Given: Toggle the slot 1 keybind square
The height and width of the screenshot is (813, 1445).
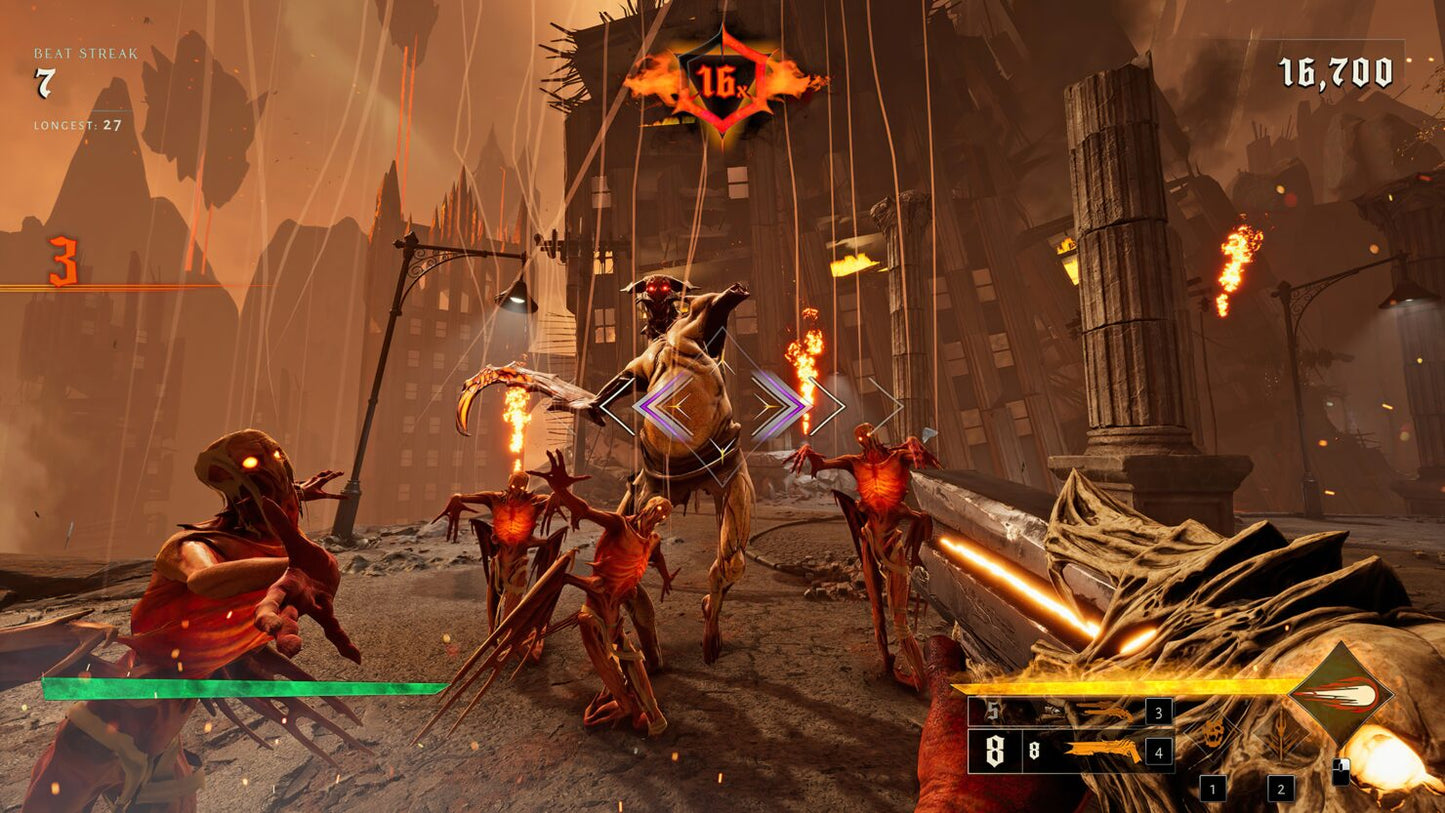Looking at the screenshot, I should click(x=1213, y=789).
